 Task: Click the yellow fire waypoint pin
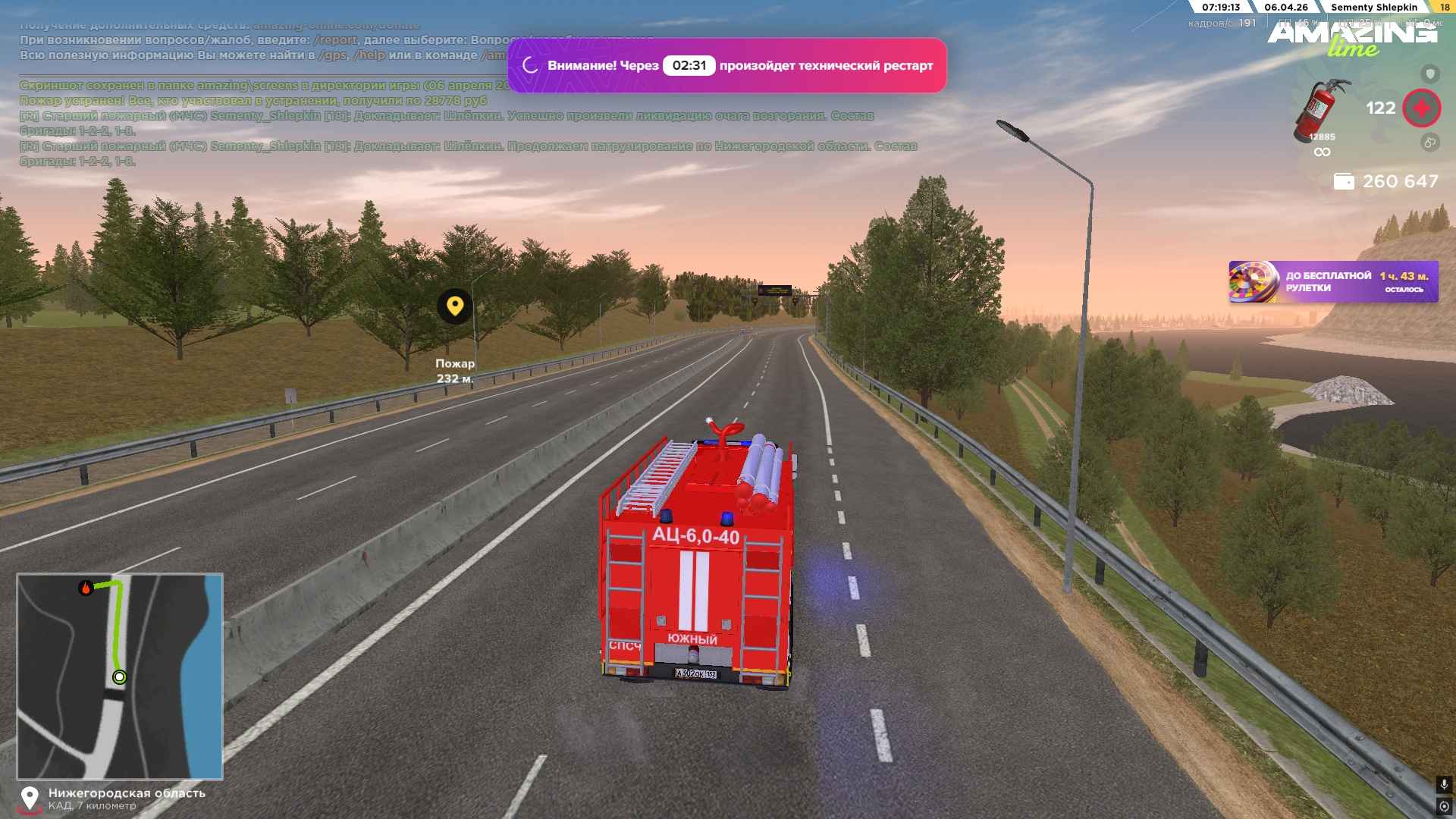[x=455, y=306]
